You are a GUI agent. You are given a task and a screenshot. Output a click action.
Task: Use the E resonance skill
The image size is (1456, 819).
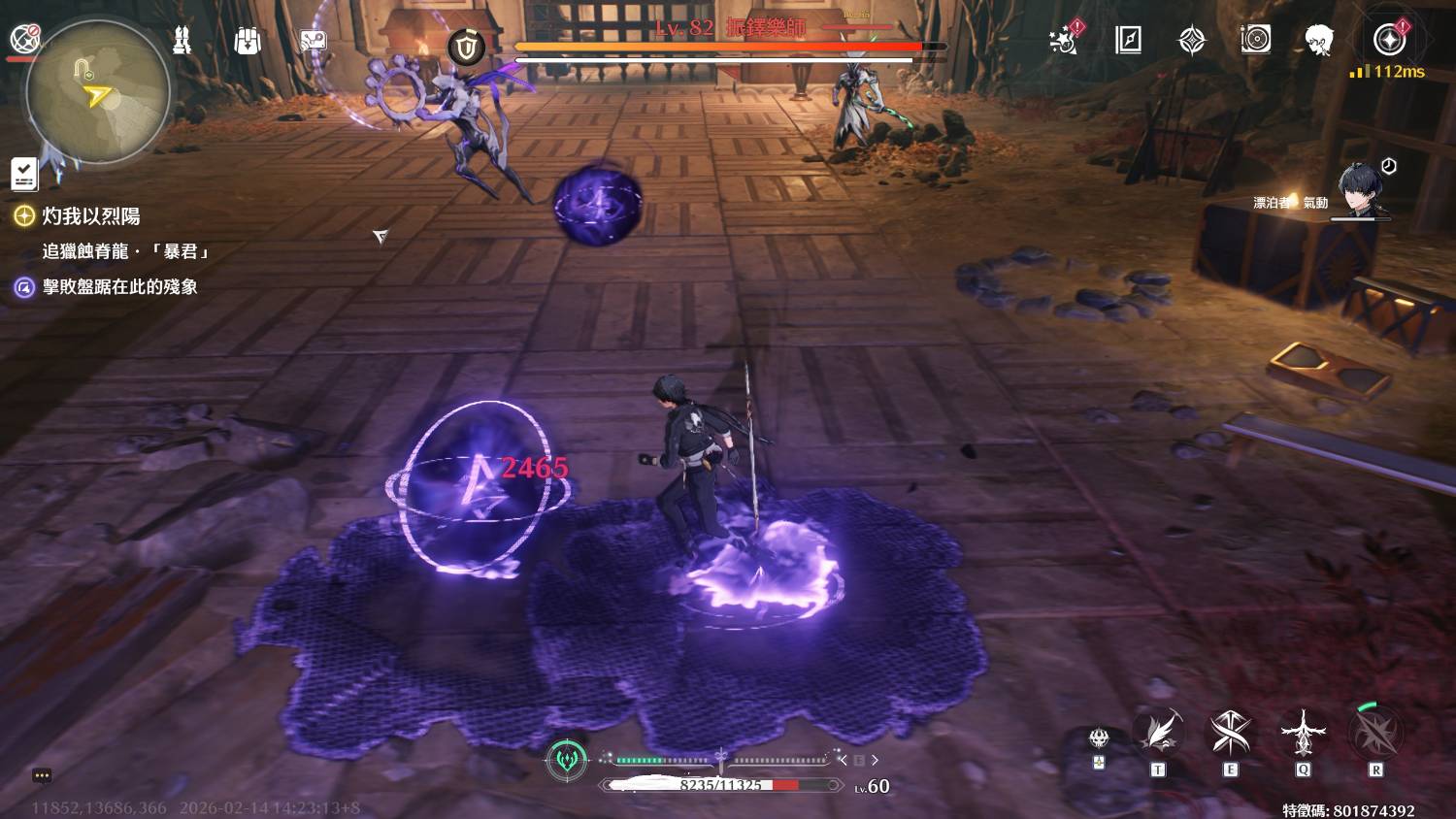coord(1231,734)
